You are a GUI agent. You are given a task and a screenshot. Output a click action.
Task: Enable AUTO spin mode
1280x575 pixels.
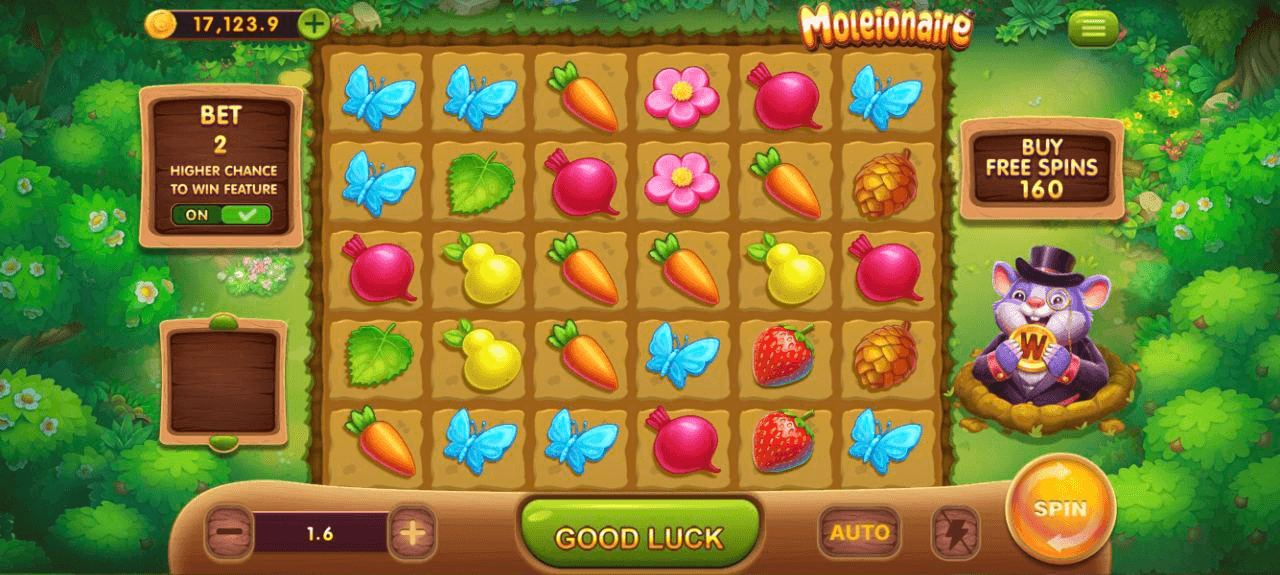[858, 533]
